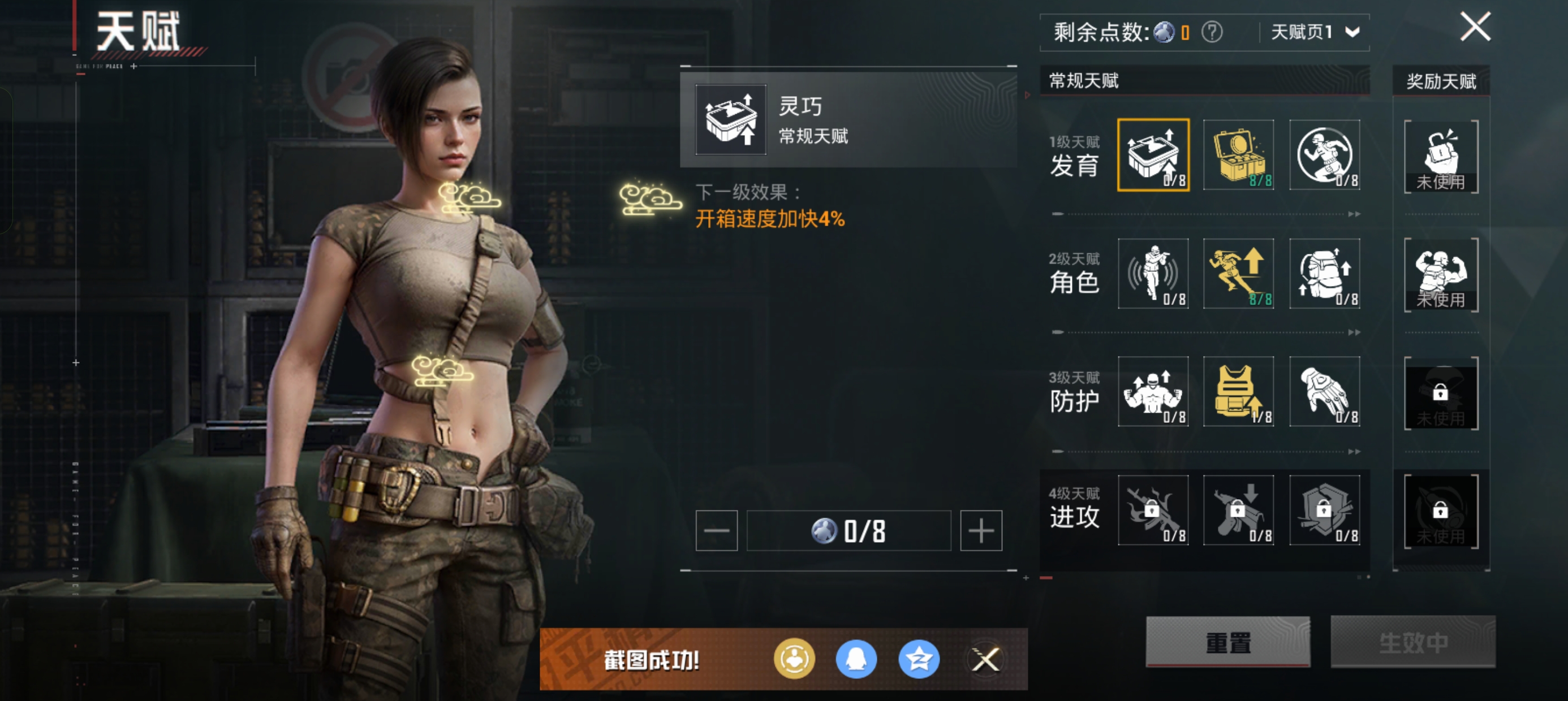The height and width of the screenshot is (701, 1568).
Task: Reset talents with the 重置 button
Action: 1227,642
